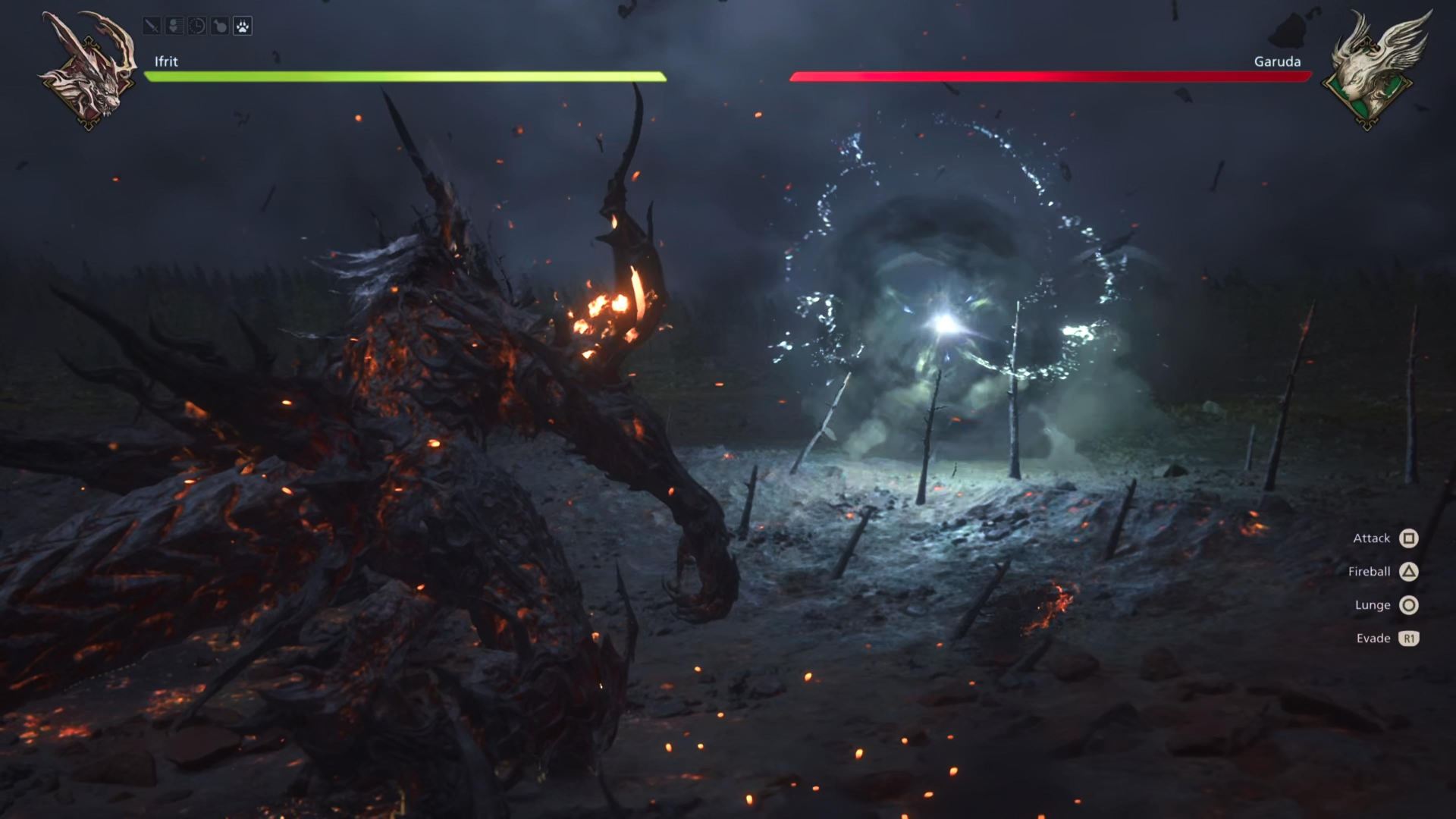The height and width of the screenshot is (819, 1456).
Task: Click the sword accessory status icon
Action: pos(152,27)
